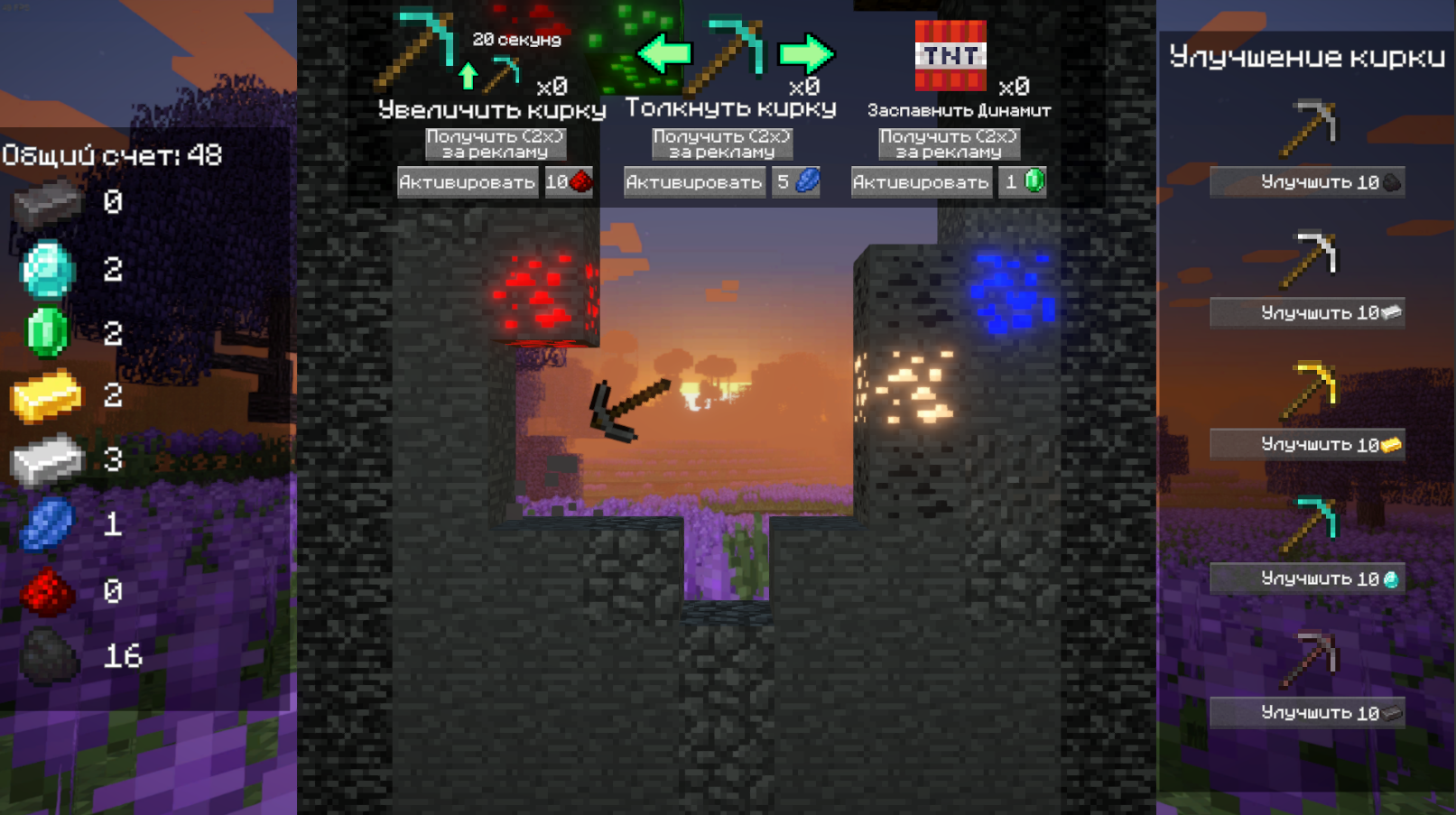Click the diamond pickaxe icon in the upgrade panel
The height and width of the screenshot is (815, 1456).
(1310, 523)
